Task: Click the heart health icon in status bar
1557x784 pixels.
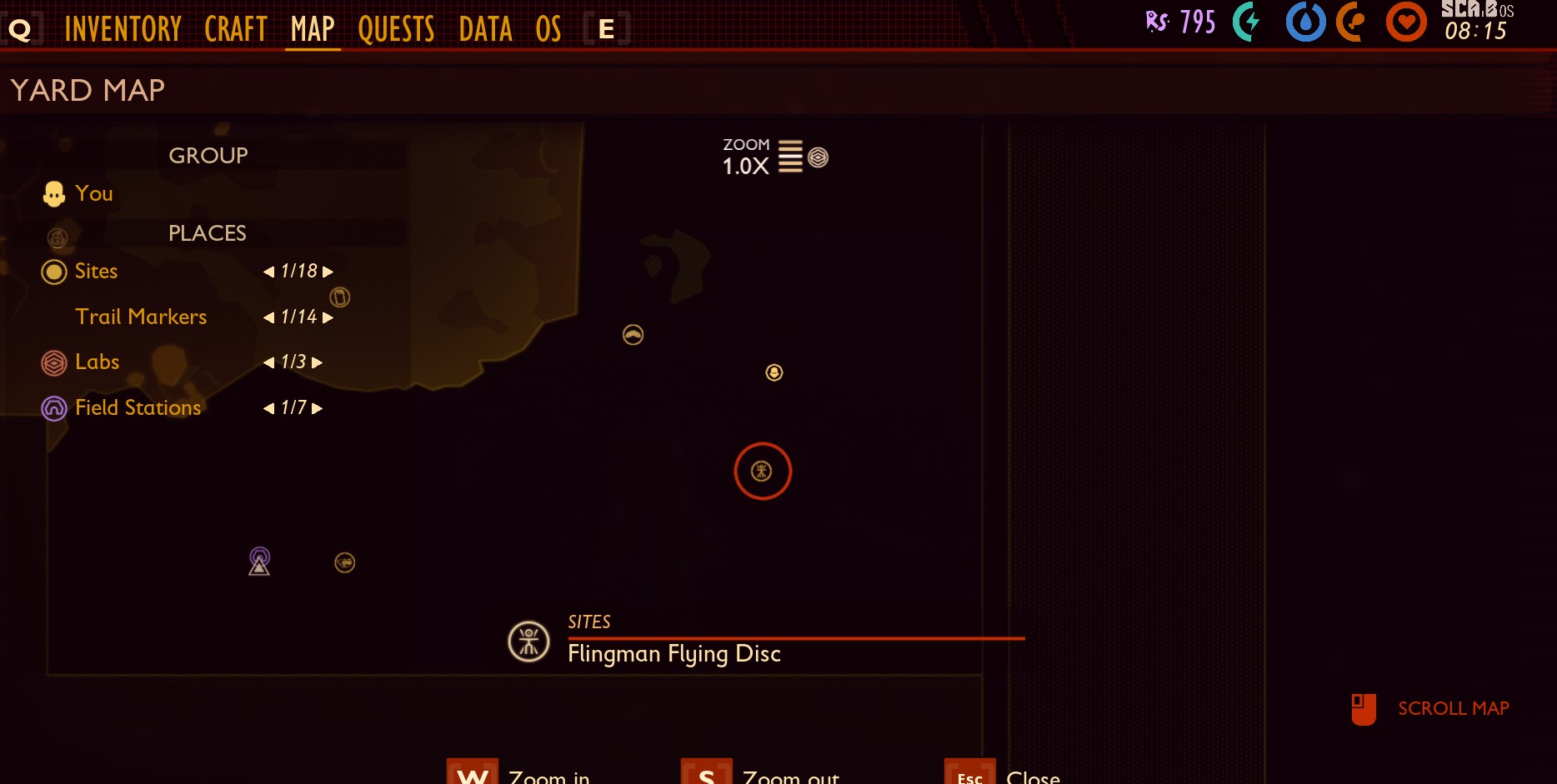Action: [1404, 23]
